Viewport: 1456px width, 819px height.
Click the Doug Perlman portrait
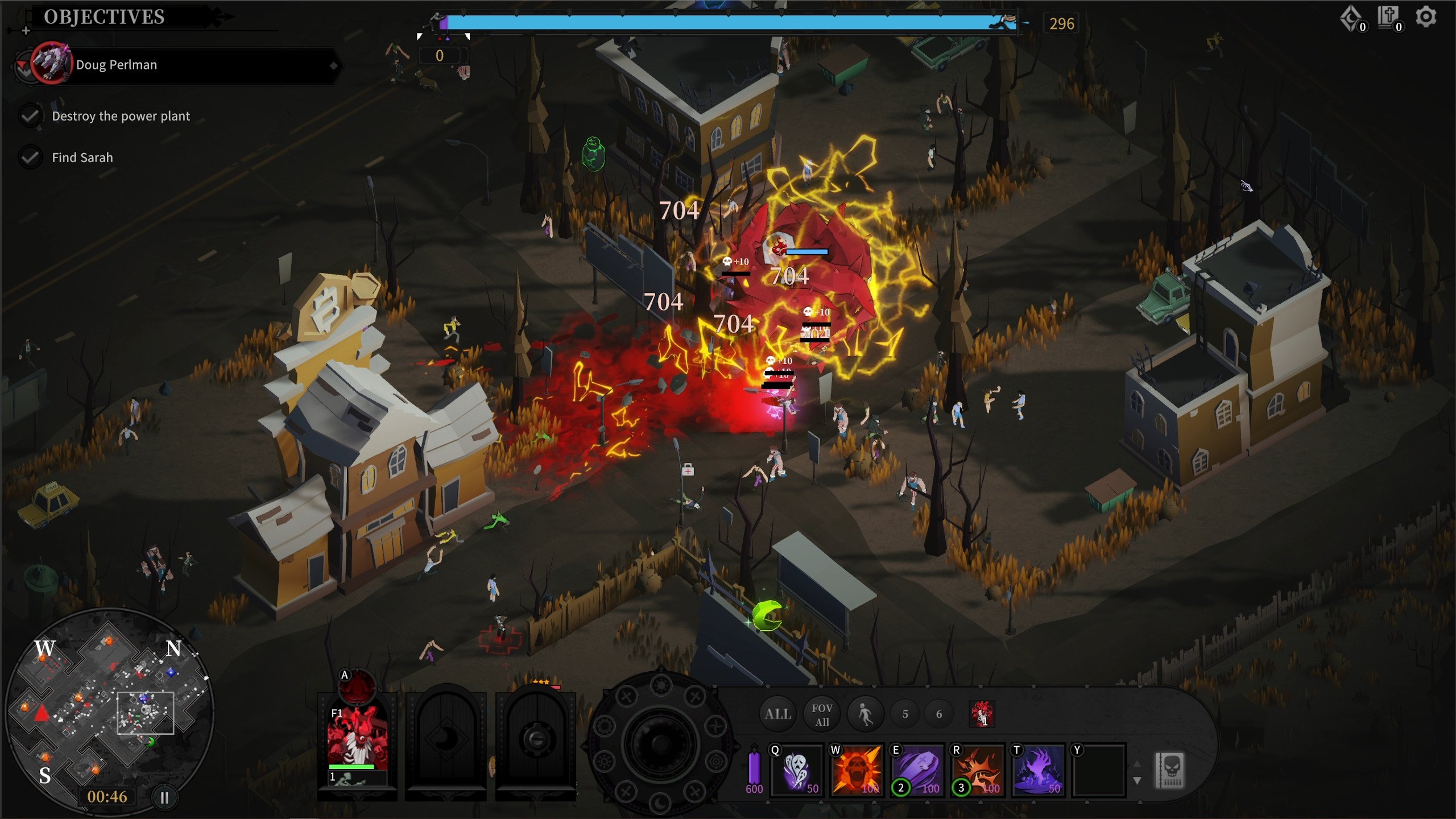(51, 64)
